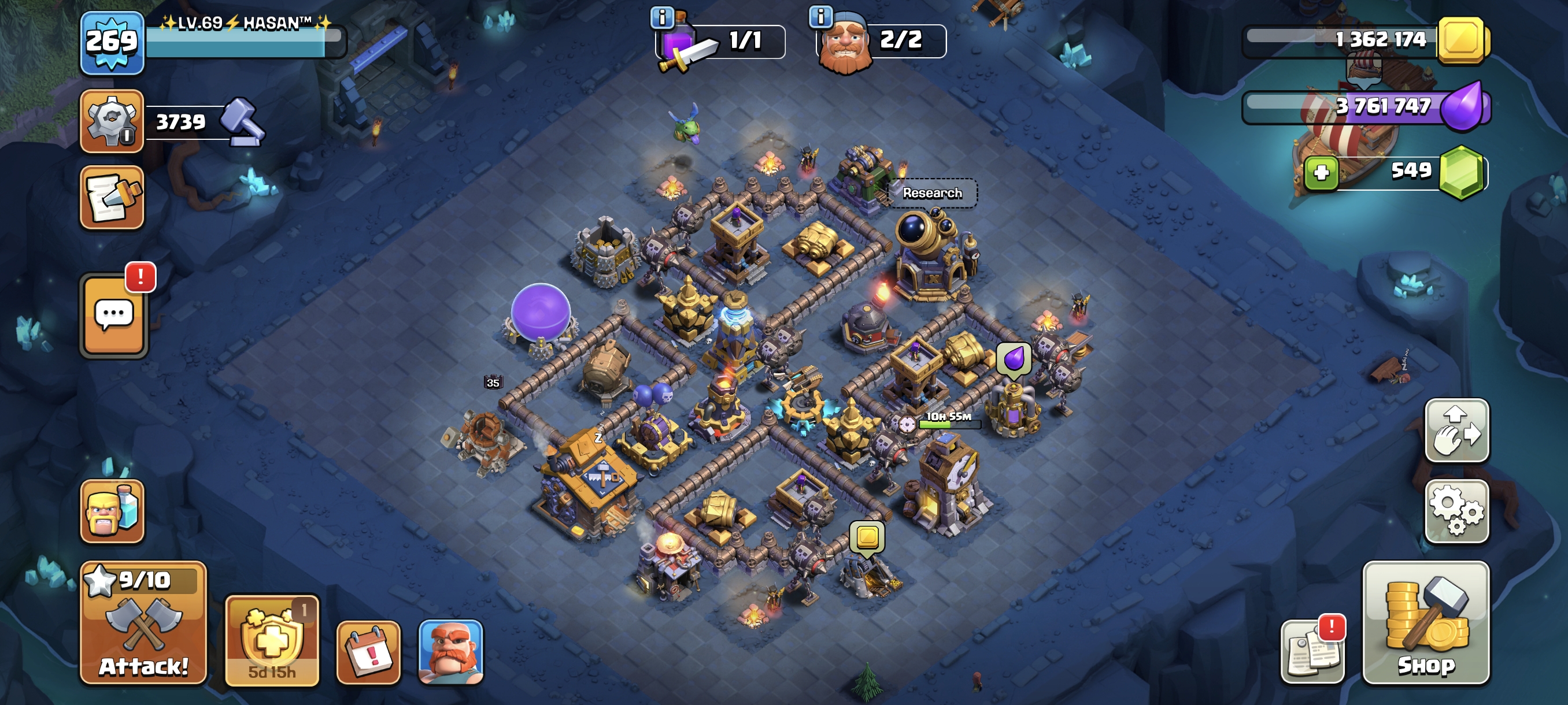1568x705 pixels.
Task: Open the builder notes scroll icon
Action: tap(112, 198)
